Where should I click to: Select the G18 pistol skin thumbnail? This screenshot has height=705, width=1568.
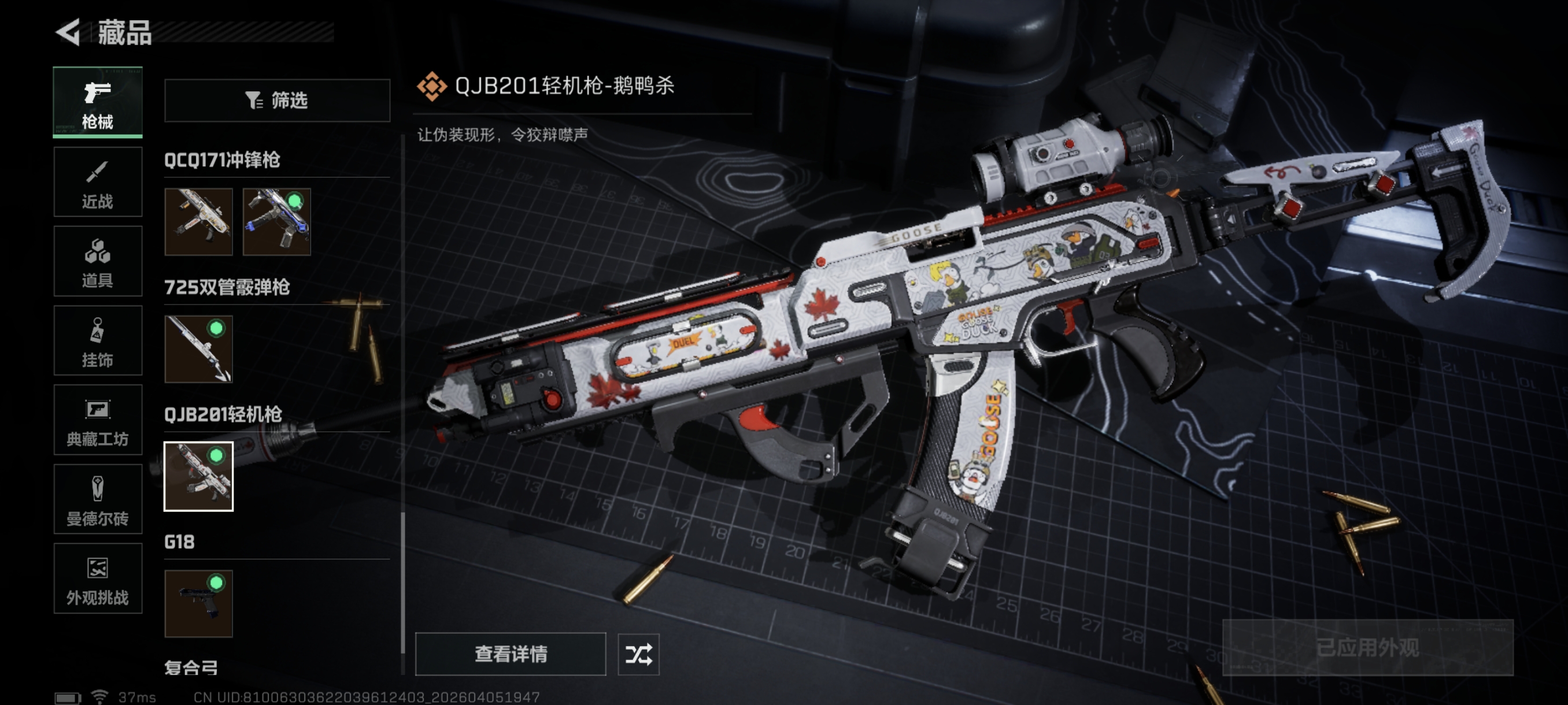[x=198, y=603]
